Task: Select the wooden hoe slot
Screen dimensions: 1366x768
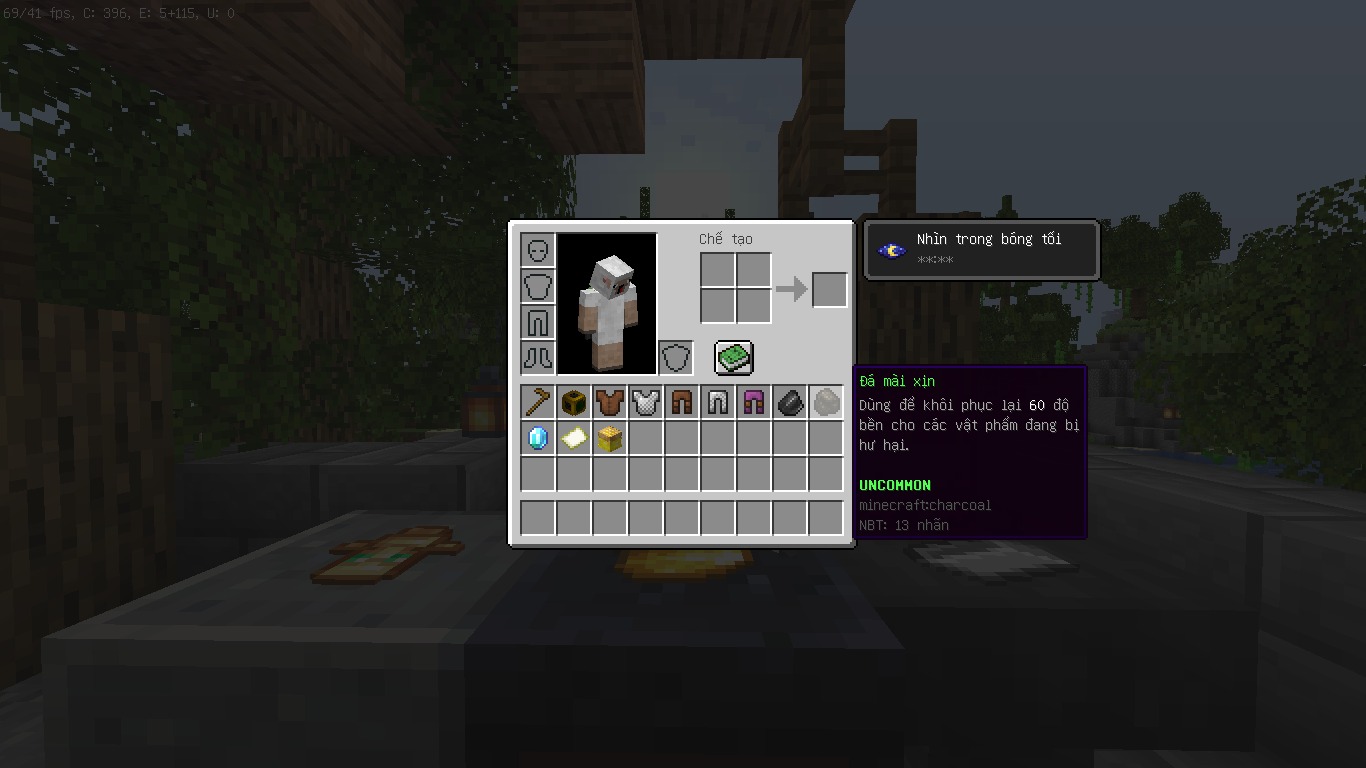Action: tap(538, 402)
